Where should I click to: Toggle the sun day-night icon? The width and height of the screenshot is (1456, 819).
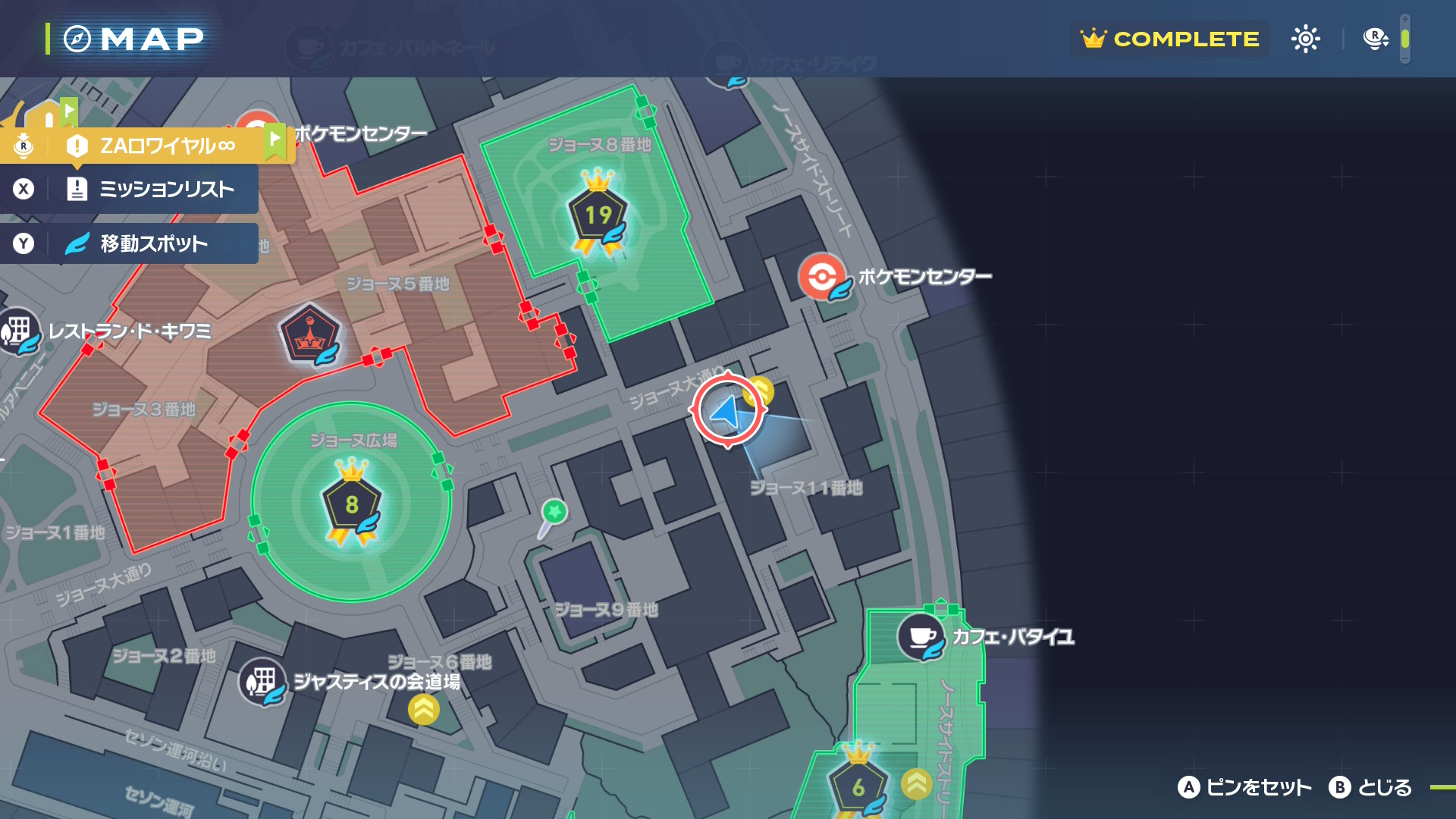tap(1305, 39)
